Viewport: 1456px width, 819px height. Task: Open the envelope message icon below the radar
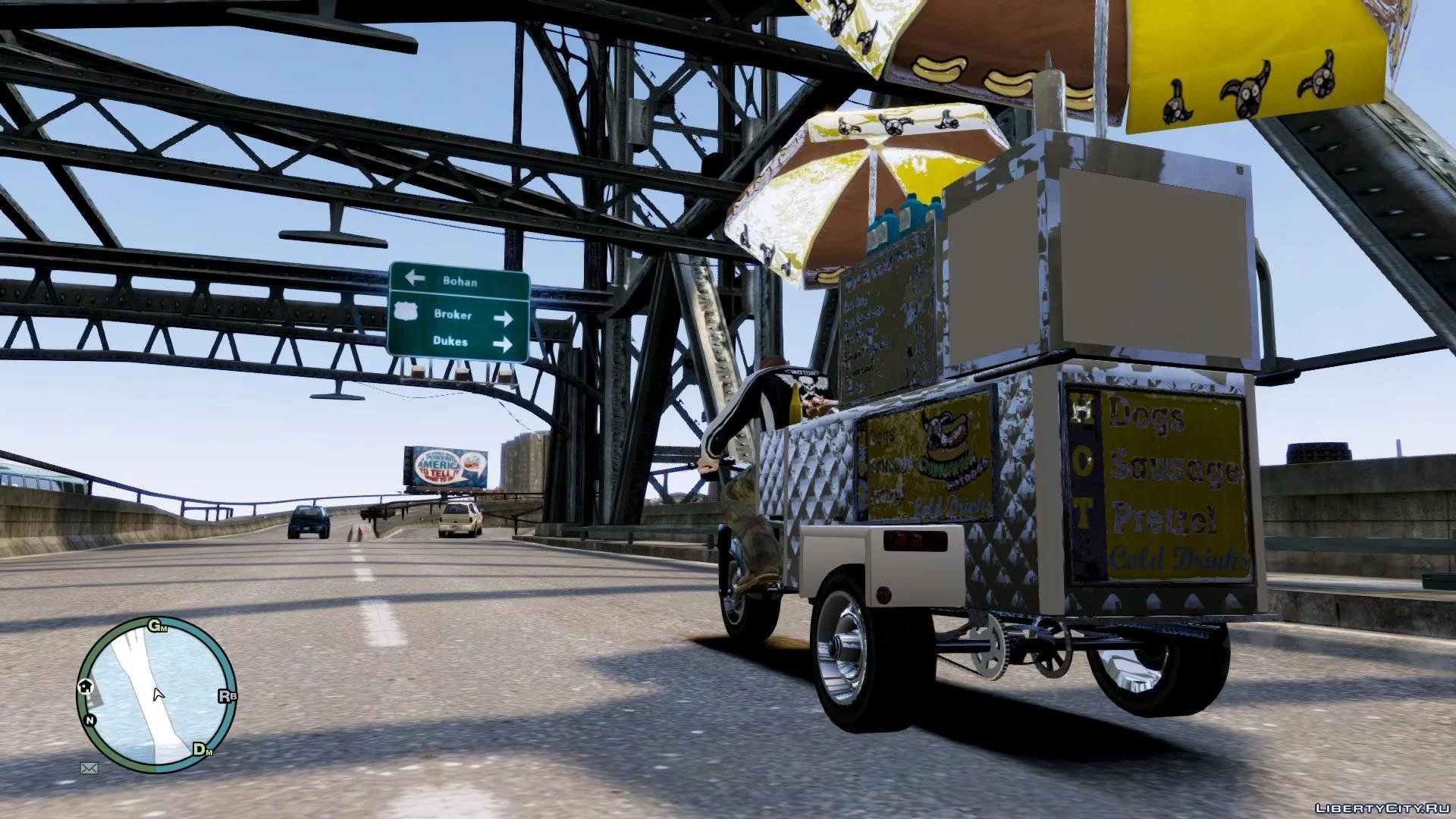pyautogui.click(x=89, y=768)
